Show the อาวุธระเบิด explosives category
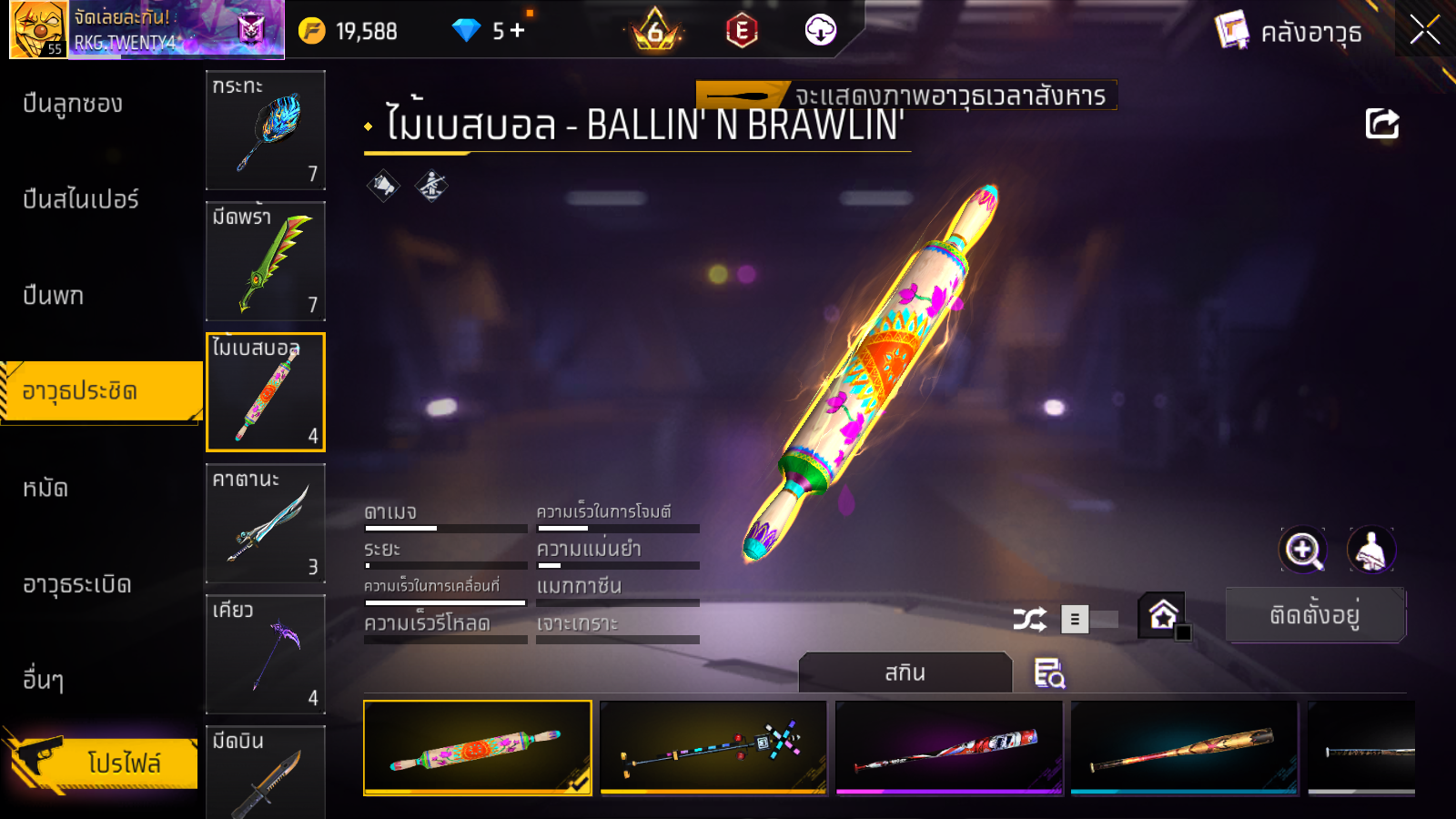This screenshot has height=819, width=1456. click(x=77, y=584)
